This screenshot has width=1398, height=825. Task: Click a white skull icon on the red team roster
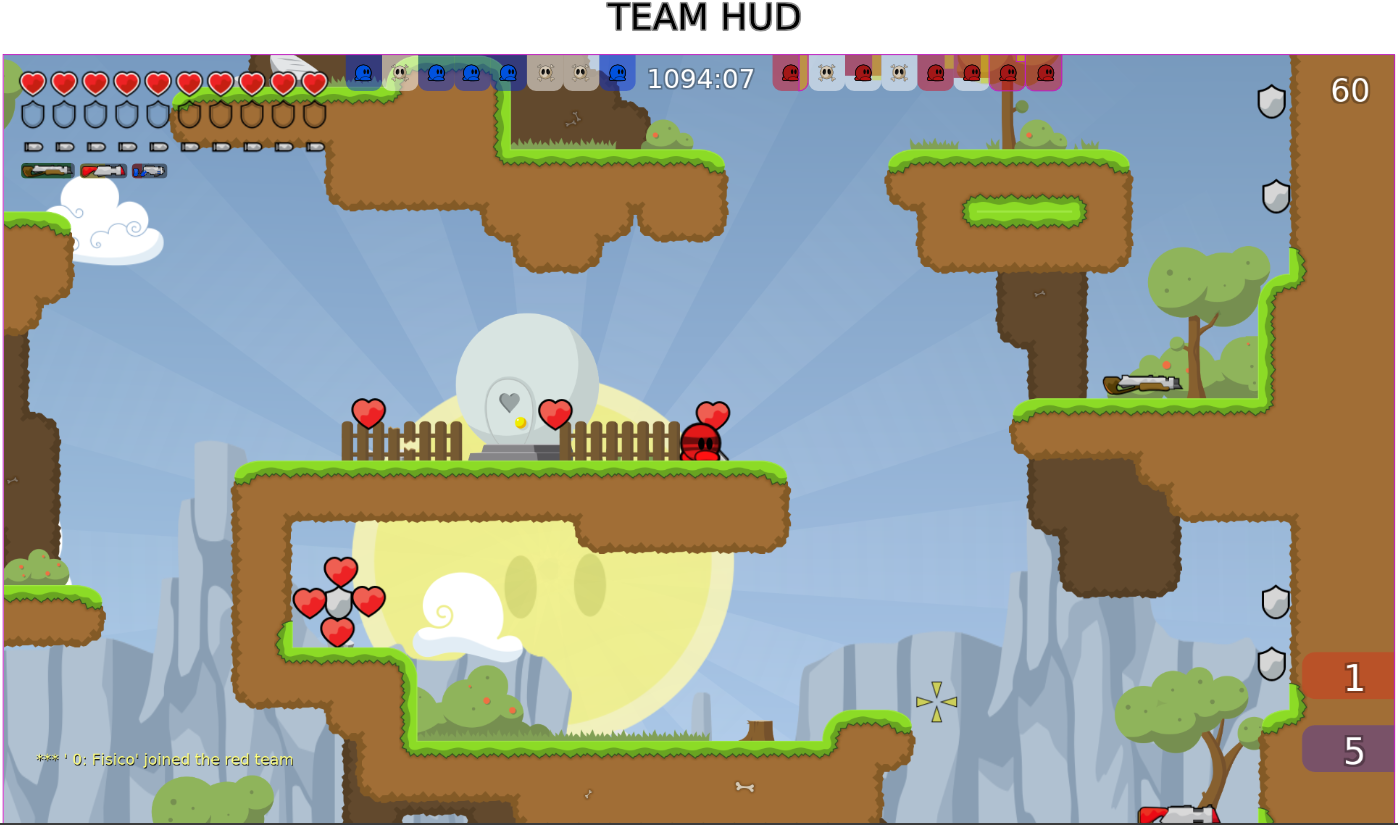[826, 73]
